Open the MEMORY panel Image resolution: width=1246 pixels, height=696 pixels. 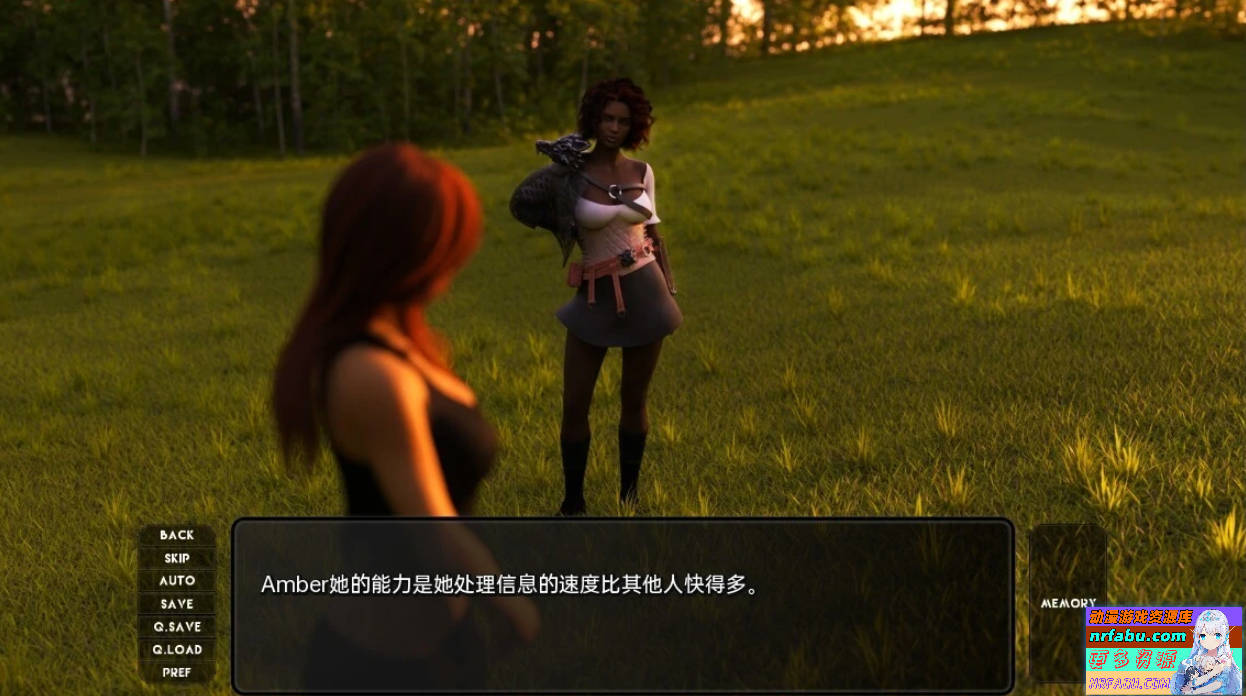pyautogui.click(x=1068, y=603)
